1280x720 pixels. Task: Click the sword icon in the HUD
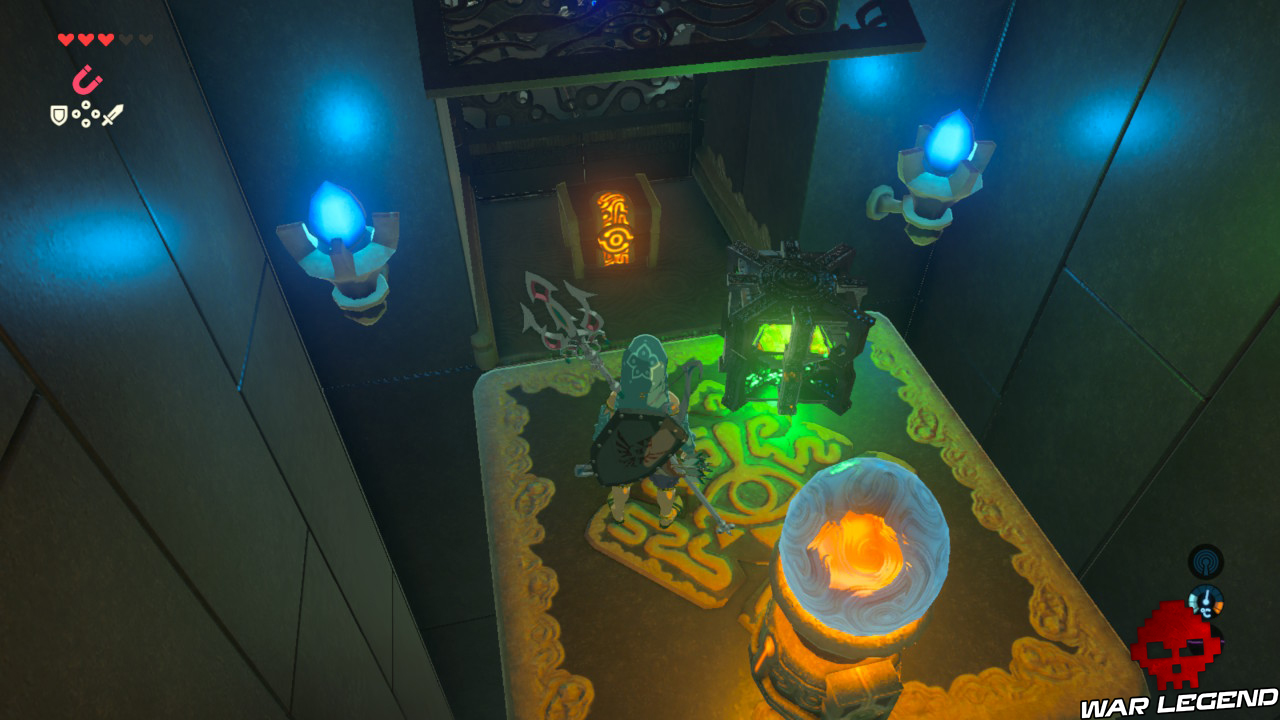click(112, 113)
